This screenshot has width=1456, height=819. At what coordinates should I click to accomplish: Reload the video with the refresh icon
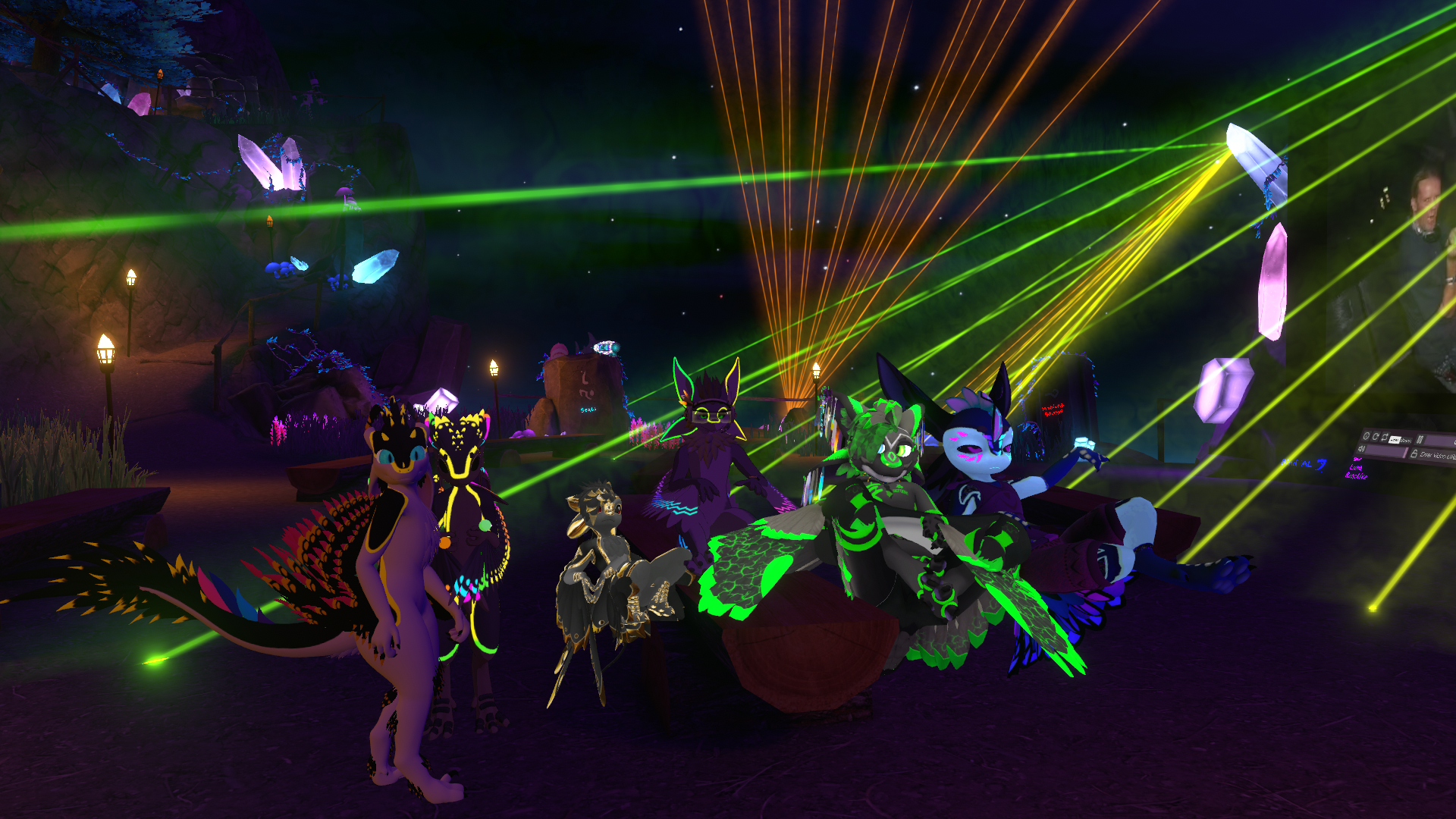pos(1376,437)
